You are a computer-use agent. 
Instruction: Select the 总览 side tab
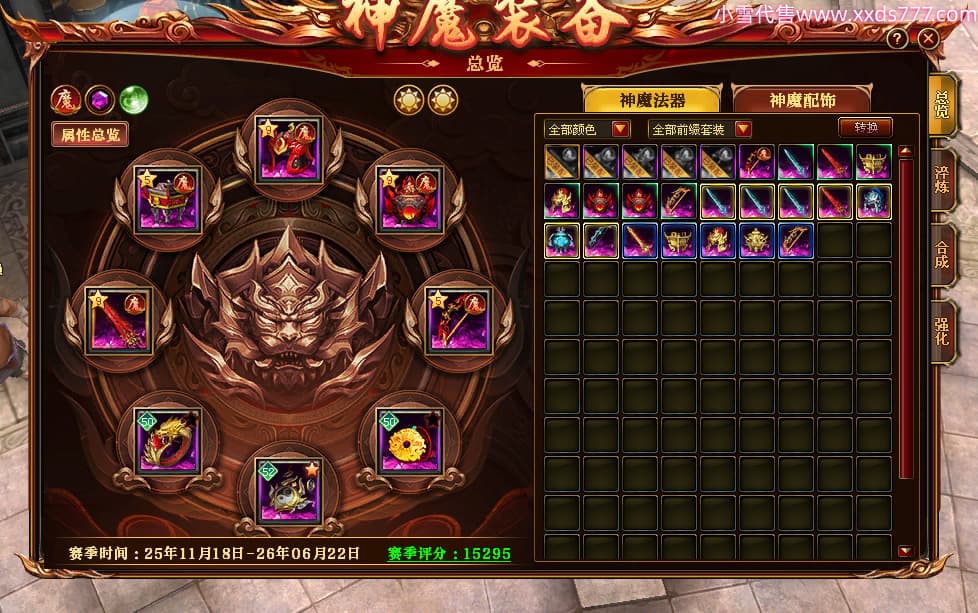(x=942, y=105)
